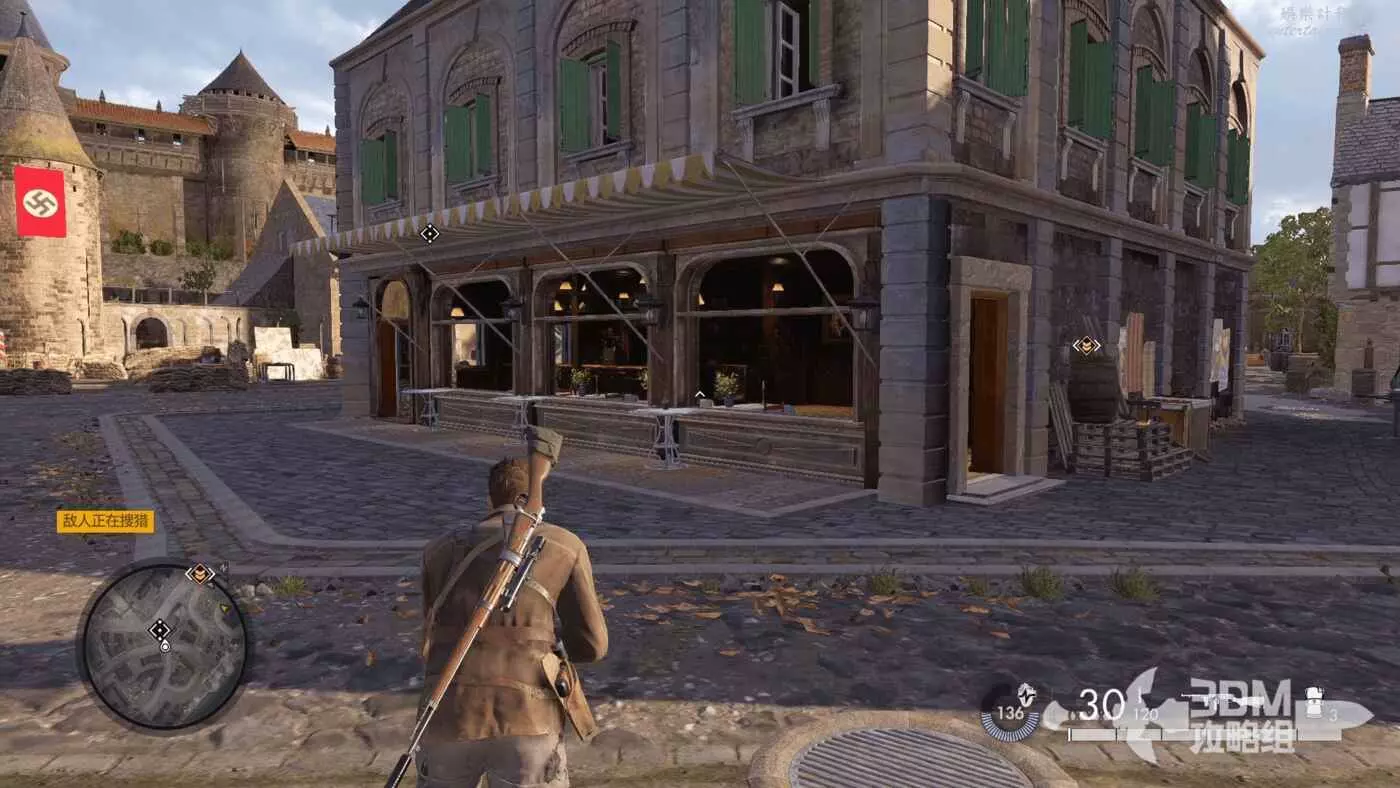The height and width of the screenshot is (788, 1400).
Task: Open the circular minimap
Action: point(164,644)
